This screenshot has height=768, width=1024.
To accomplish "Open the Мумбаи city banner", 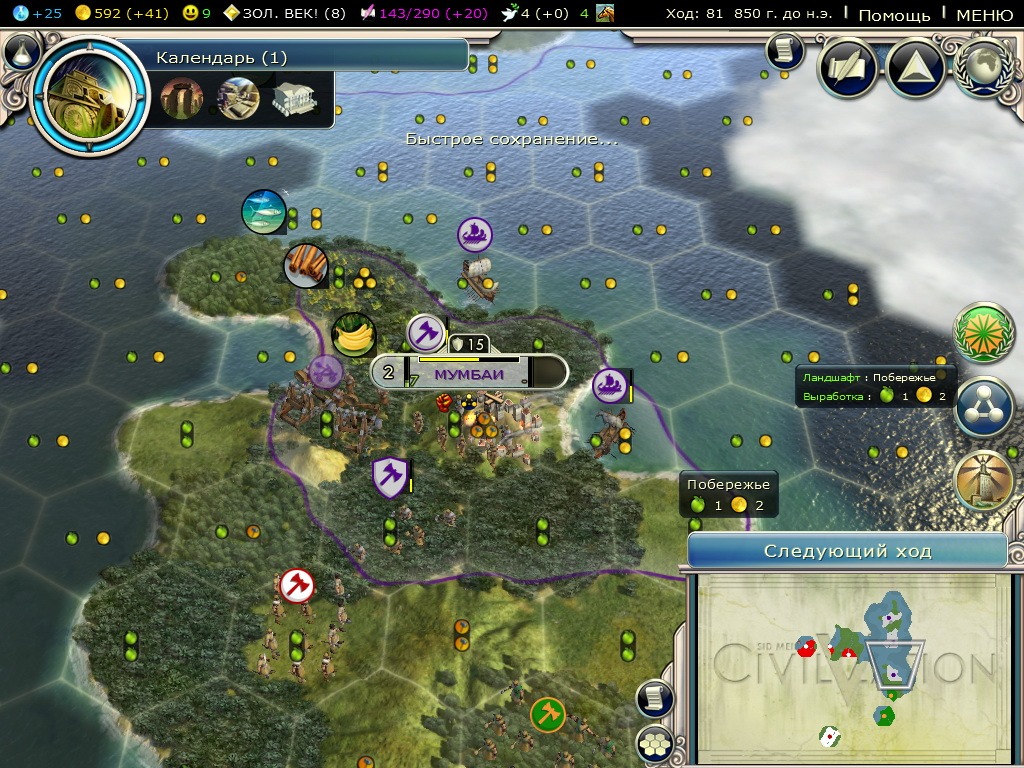I will tap(470, 374).
